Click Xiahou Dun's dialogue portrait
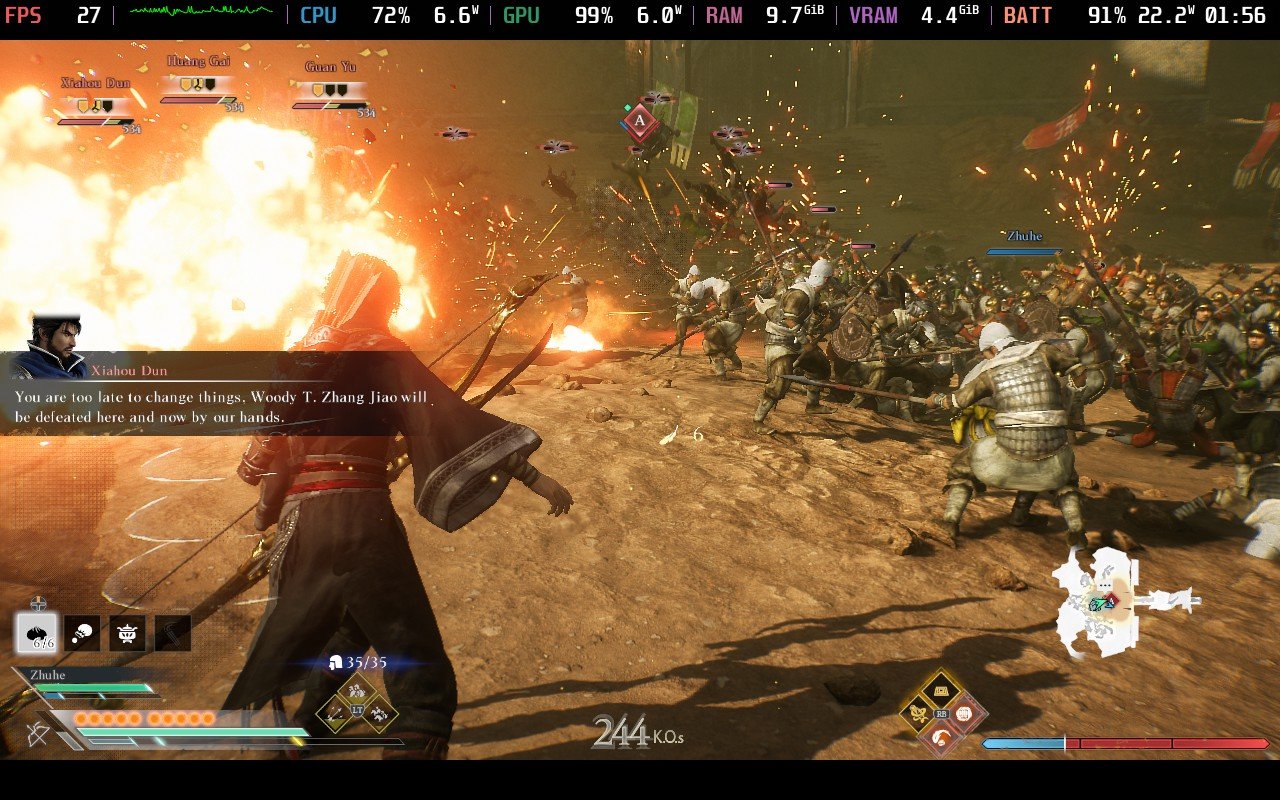The image size is (1280, 800). coord(55,345)
